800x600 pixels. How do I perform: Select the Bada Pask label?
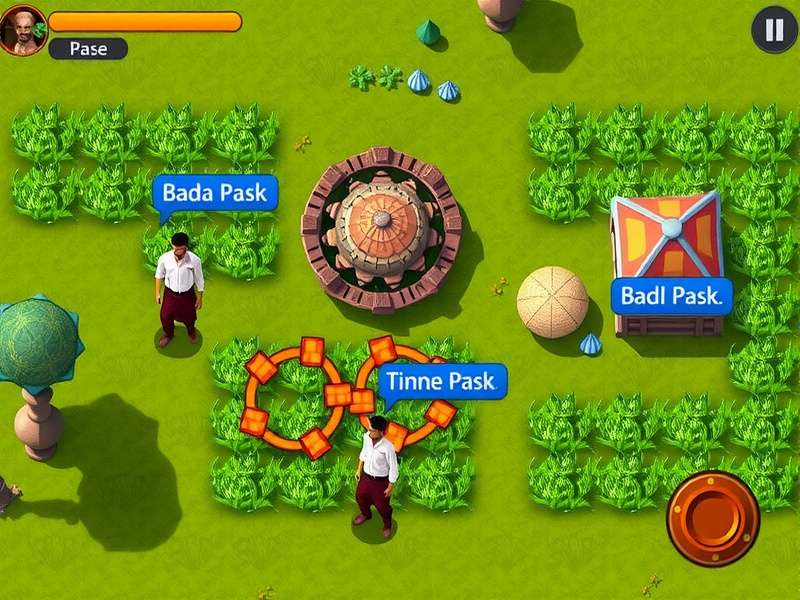(x=214, y=193)
